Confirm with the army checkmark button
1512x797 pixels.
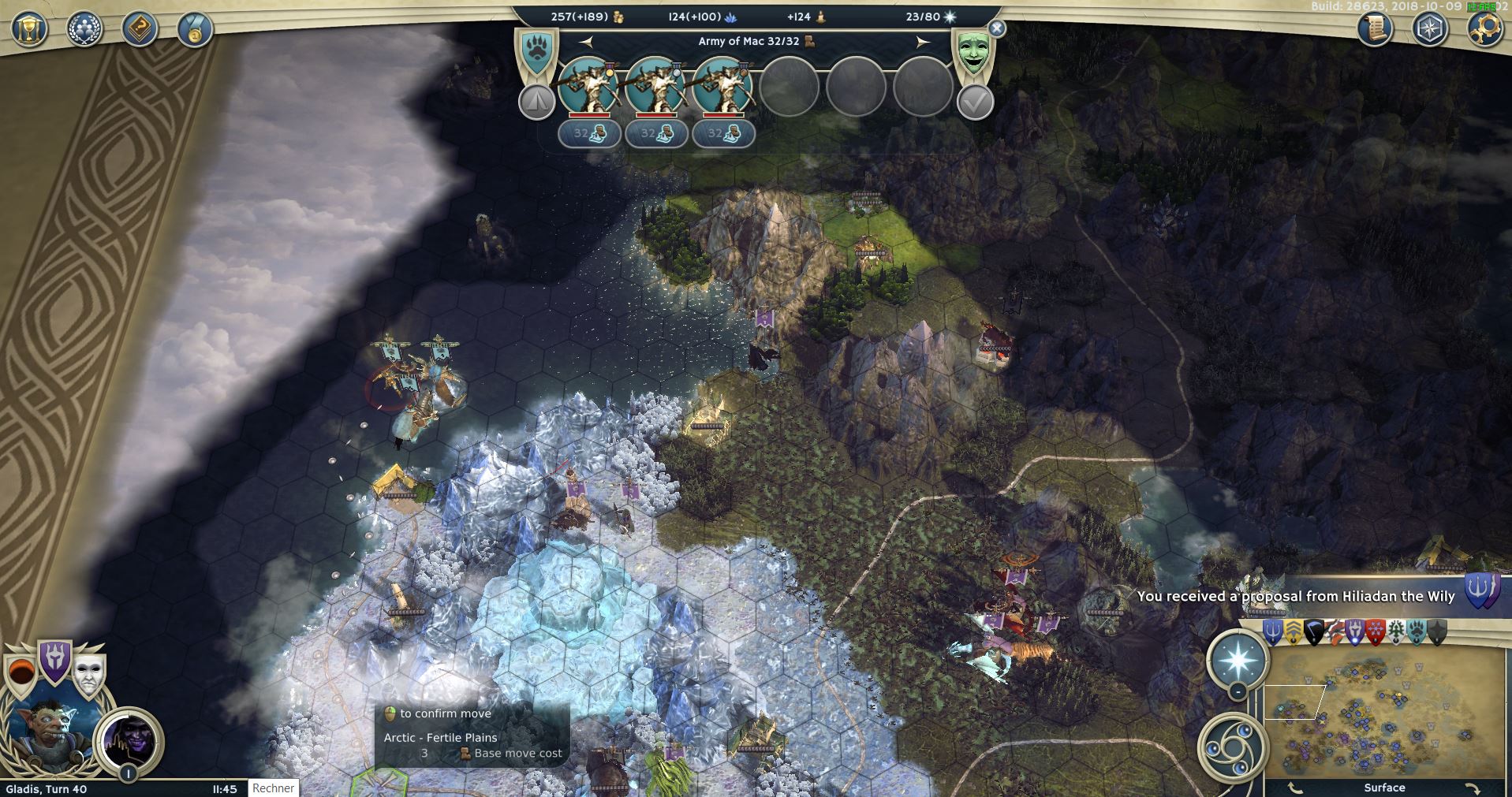975,102
